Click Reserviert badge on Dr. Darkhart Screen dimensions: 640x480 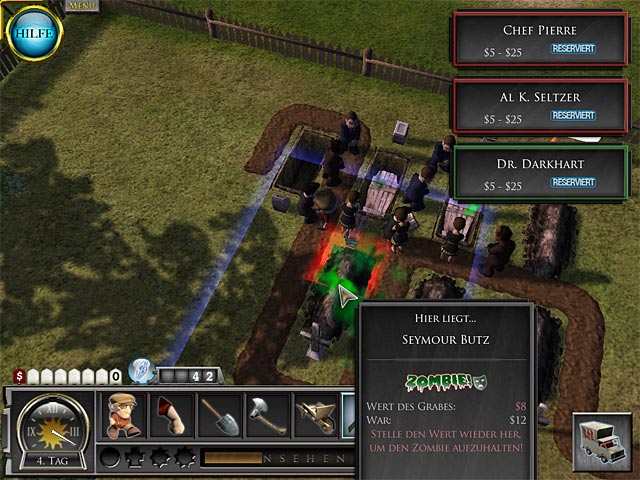click(574, 183)
